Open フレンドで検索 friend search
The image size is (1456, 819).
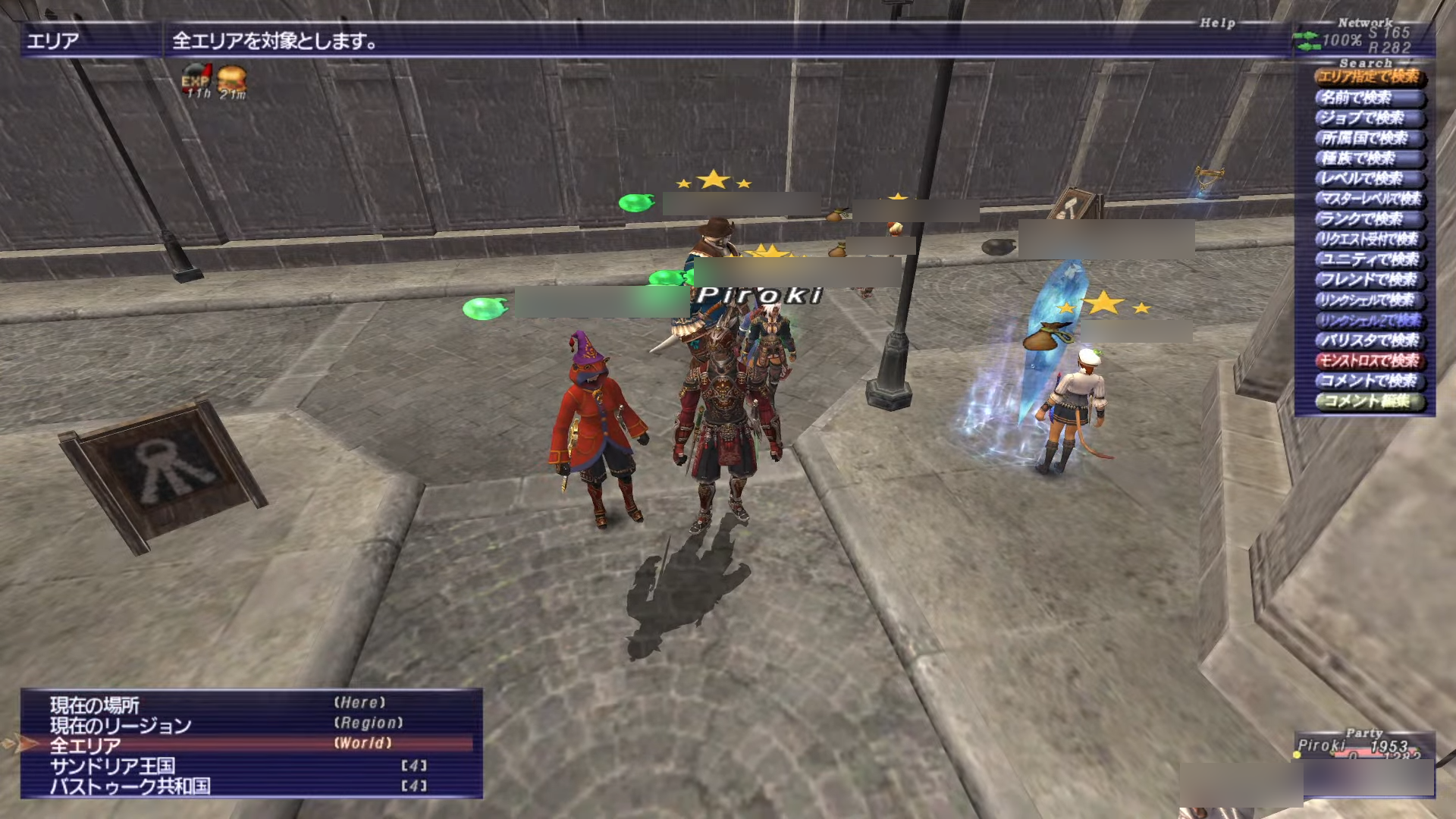click(1370, 281)
